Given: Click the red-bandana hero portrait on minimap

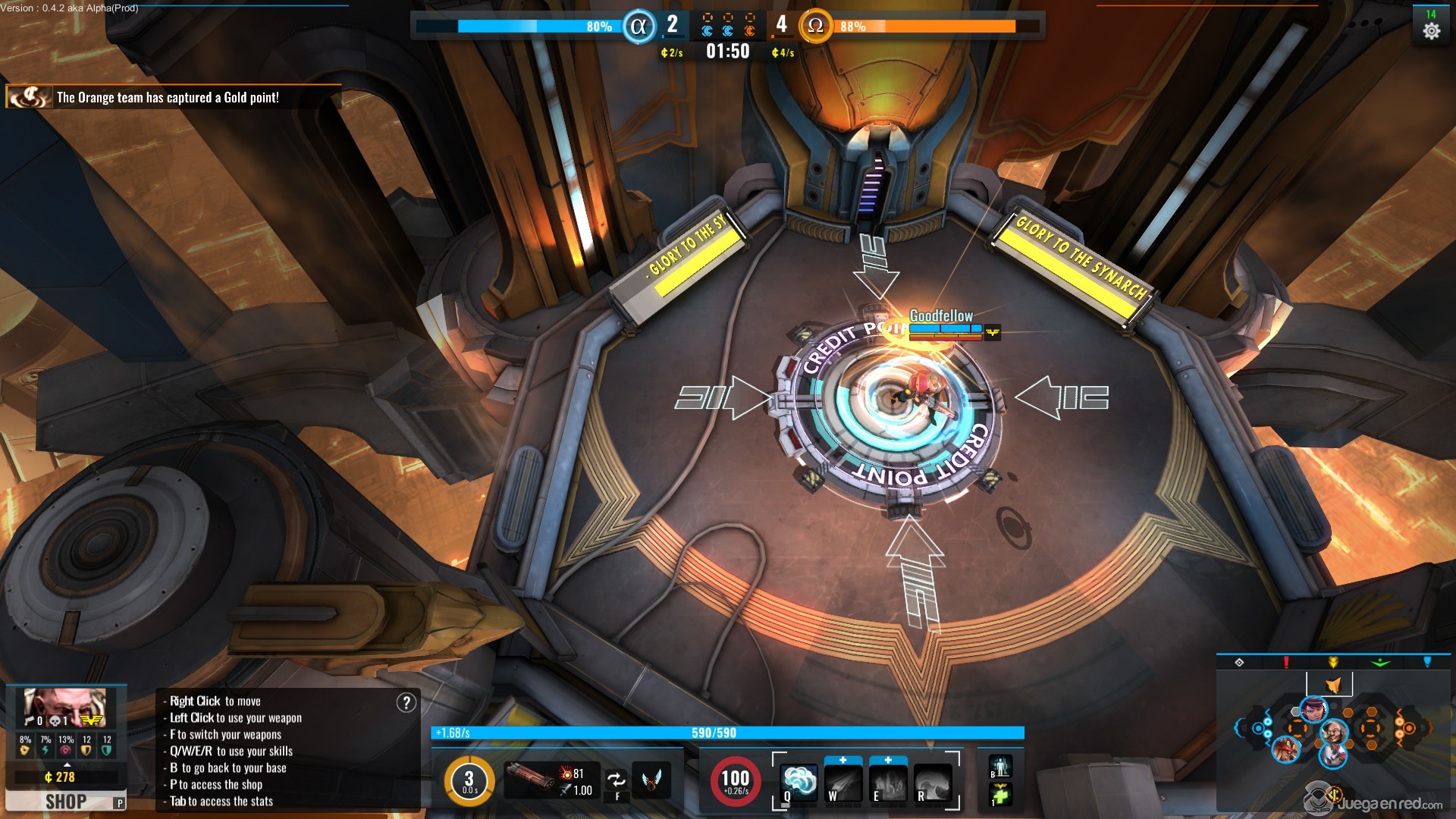Looking at the screenshot, I should [x=1286, y=749].
